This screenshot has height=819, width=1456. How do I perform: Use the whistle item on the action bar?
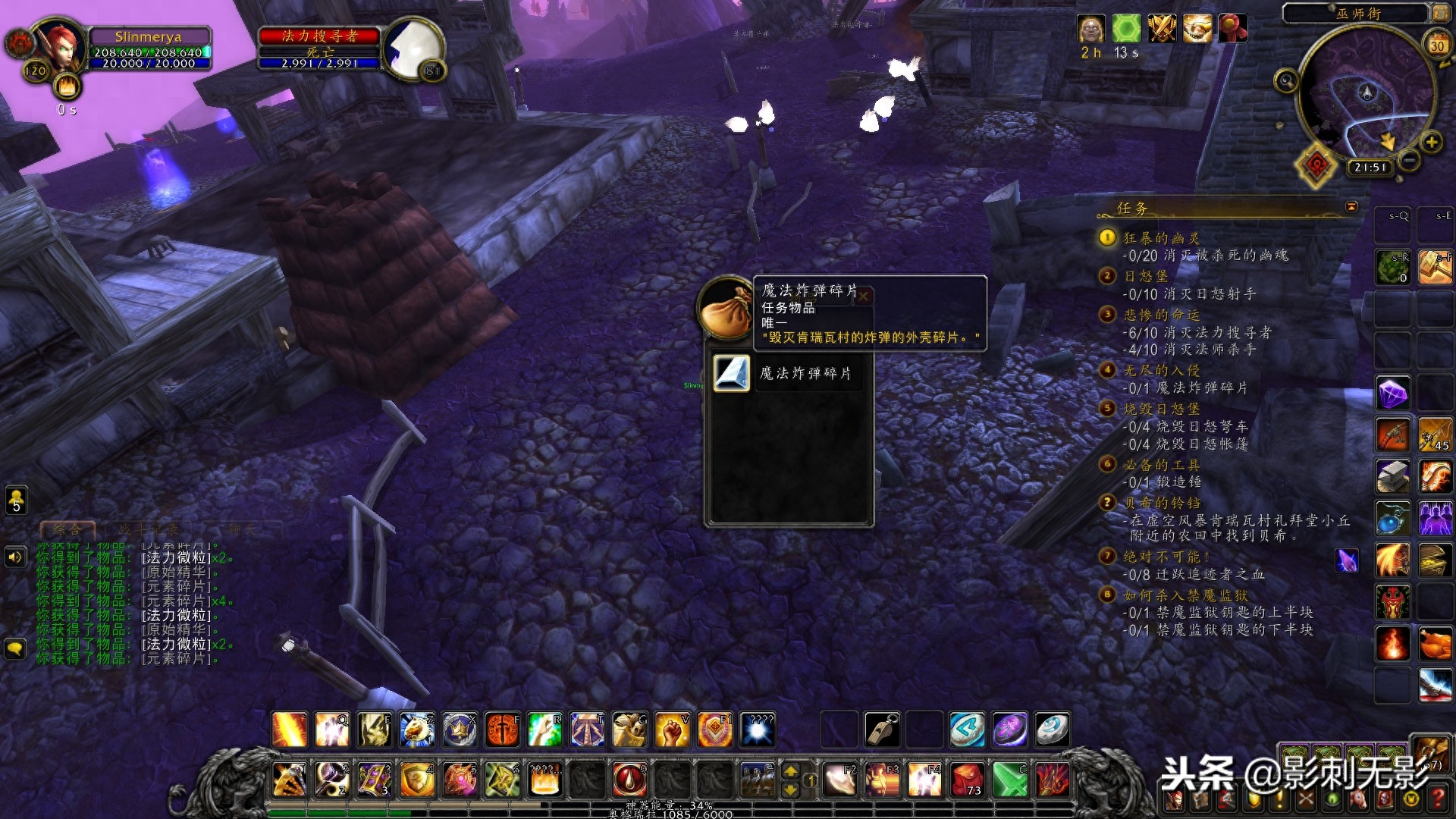pos(882,729)
